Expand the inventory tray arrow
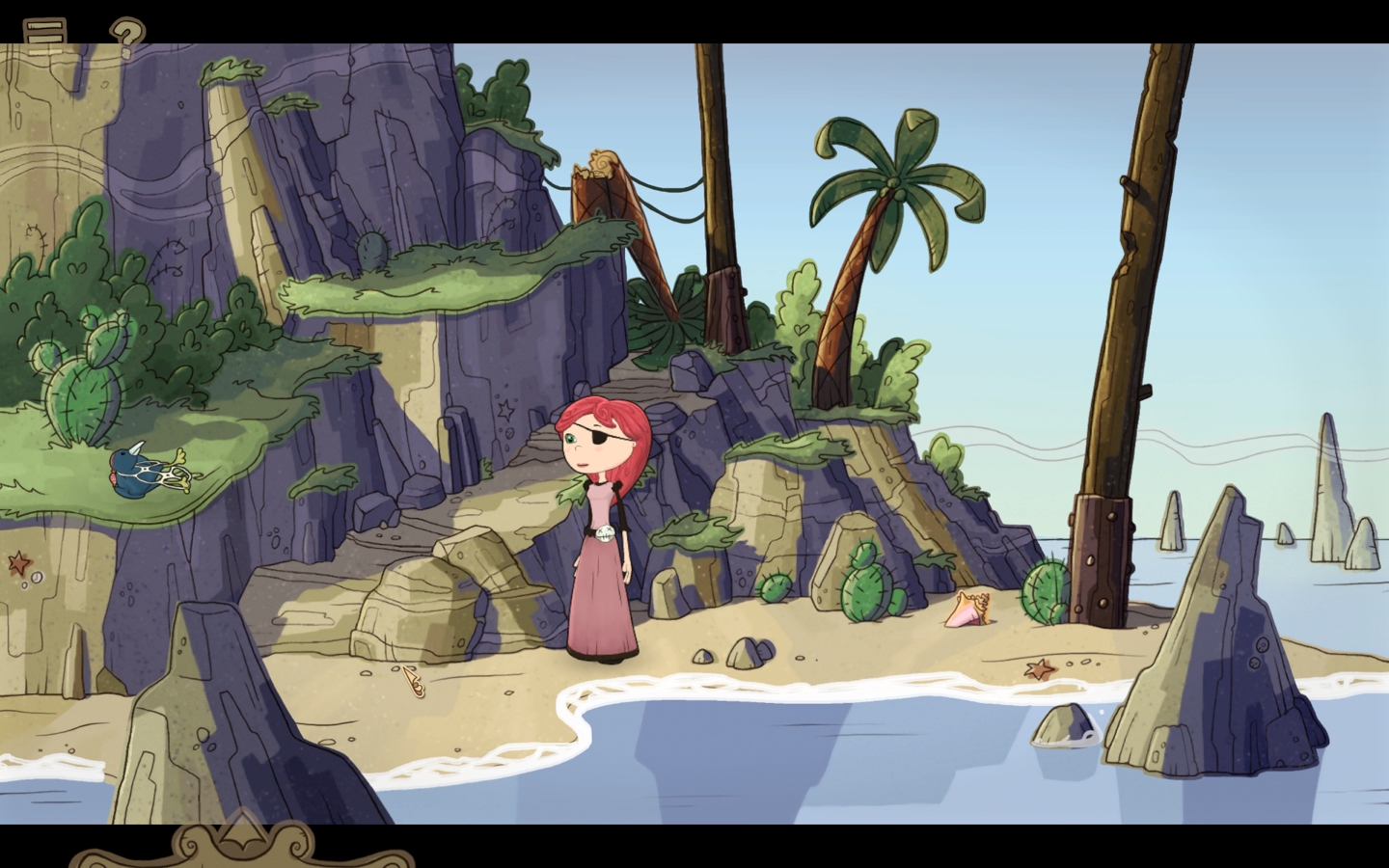The height and width of the screenshot is (868, 1389). pyautogui.click(x=243, y=835)
